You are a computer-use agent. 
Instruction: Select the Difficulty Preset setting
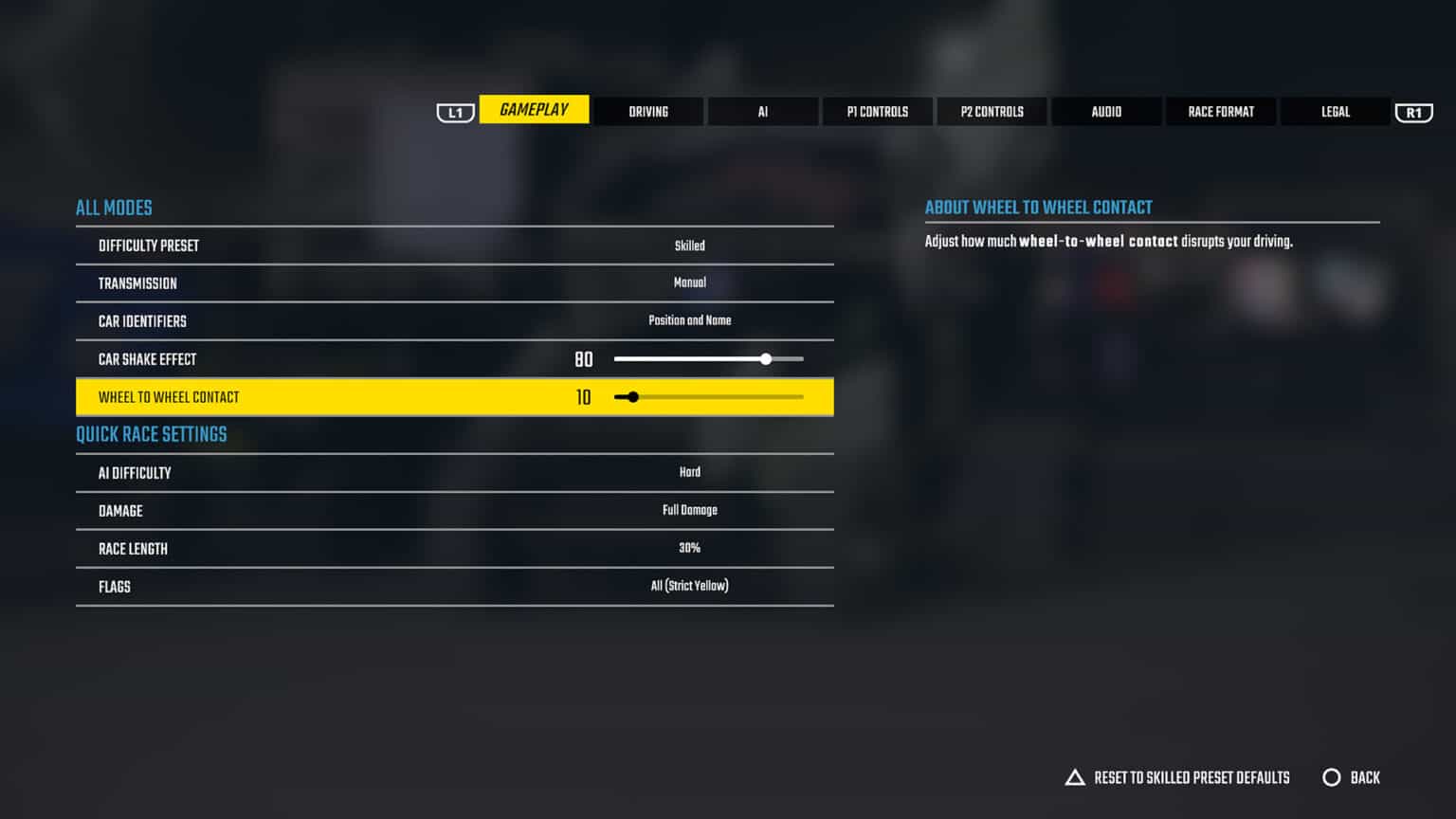pyautogui.click(x=455, y=245)
